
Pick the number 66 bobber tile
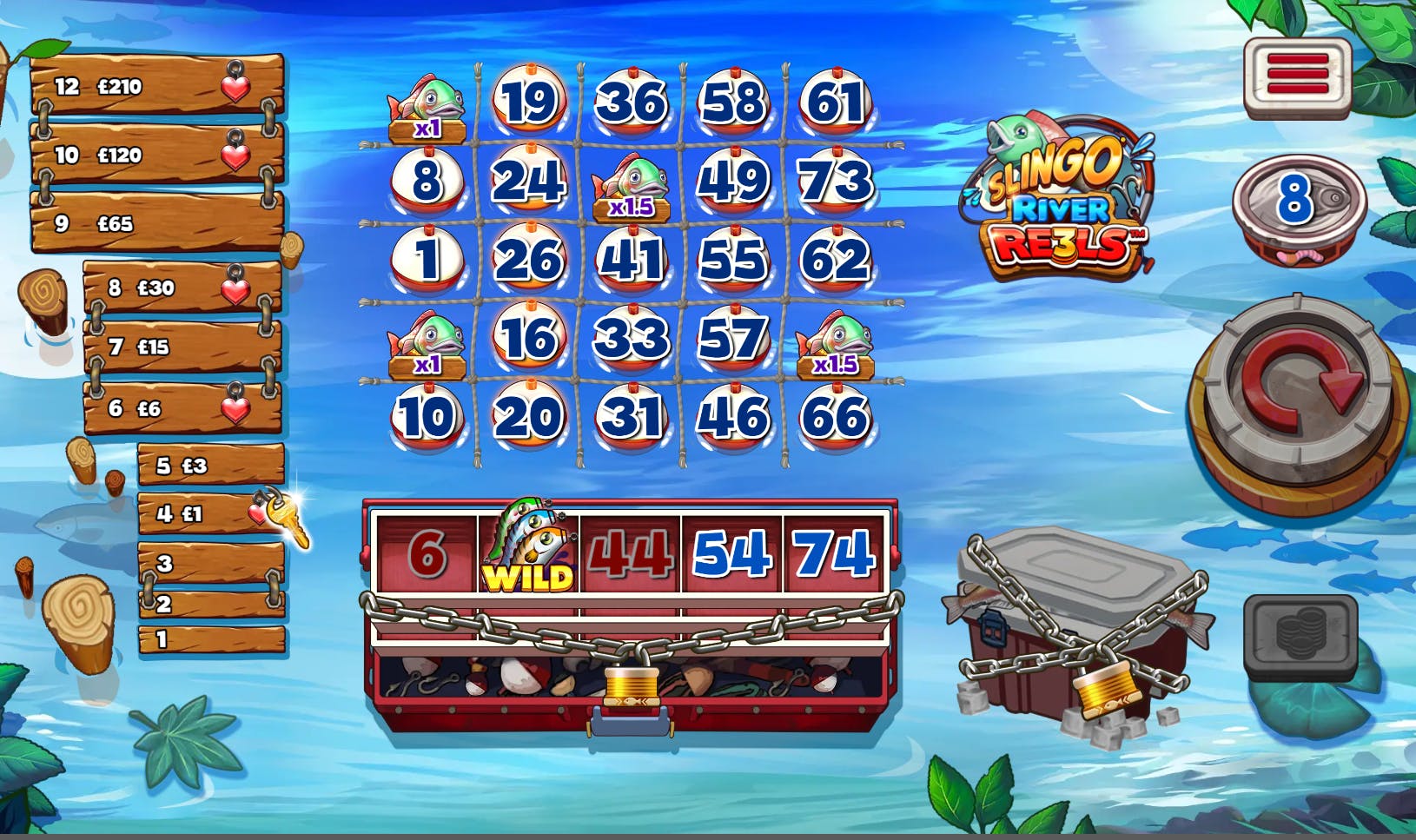(x=836, y=416)
